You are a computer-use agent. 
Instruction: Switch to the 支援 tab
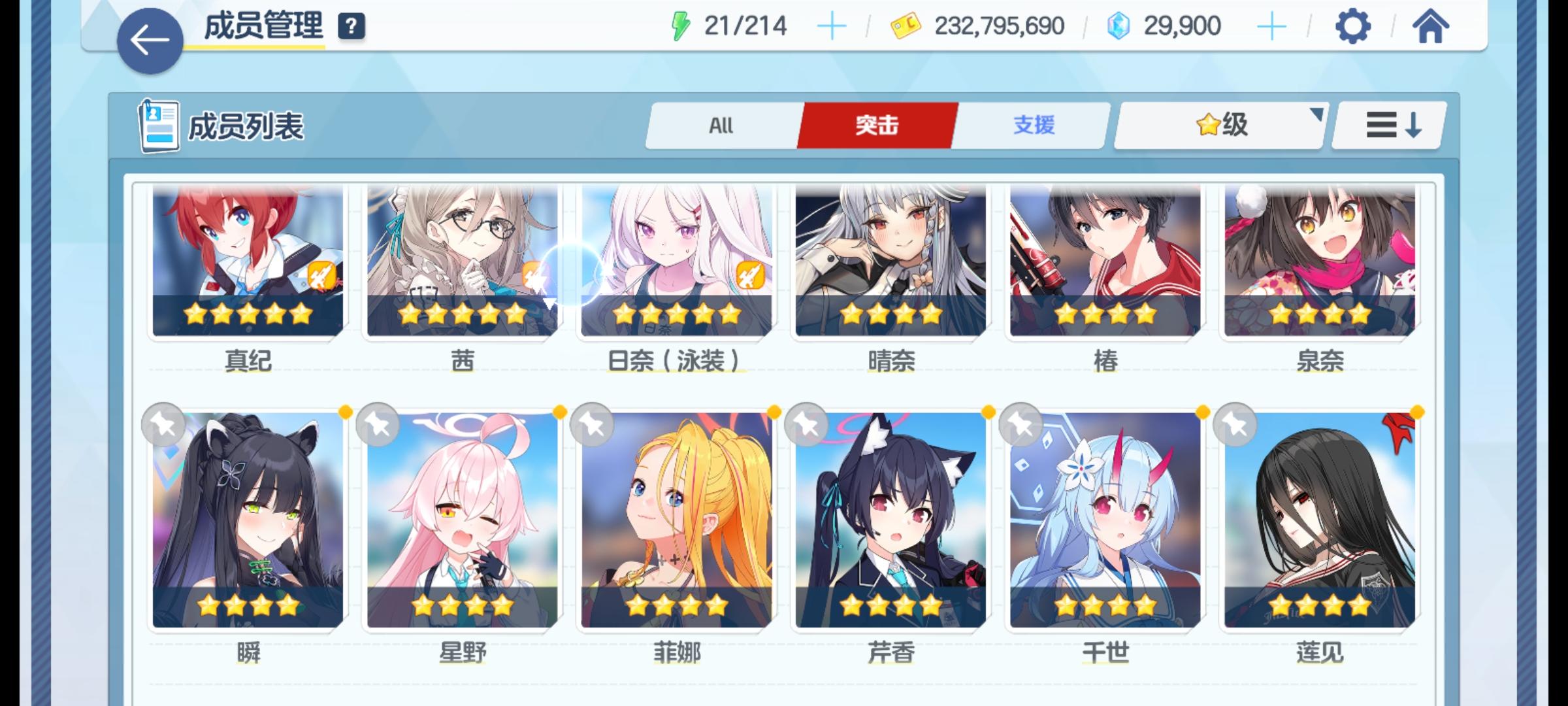[x=1030, y=126]
